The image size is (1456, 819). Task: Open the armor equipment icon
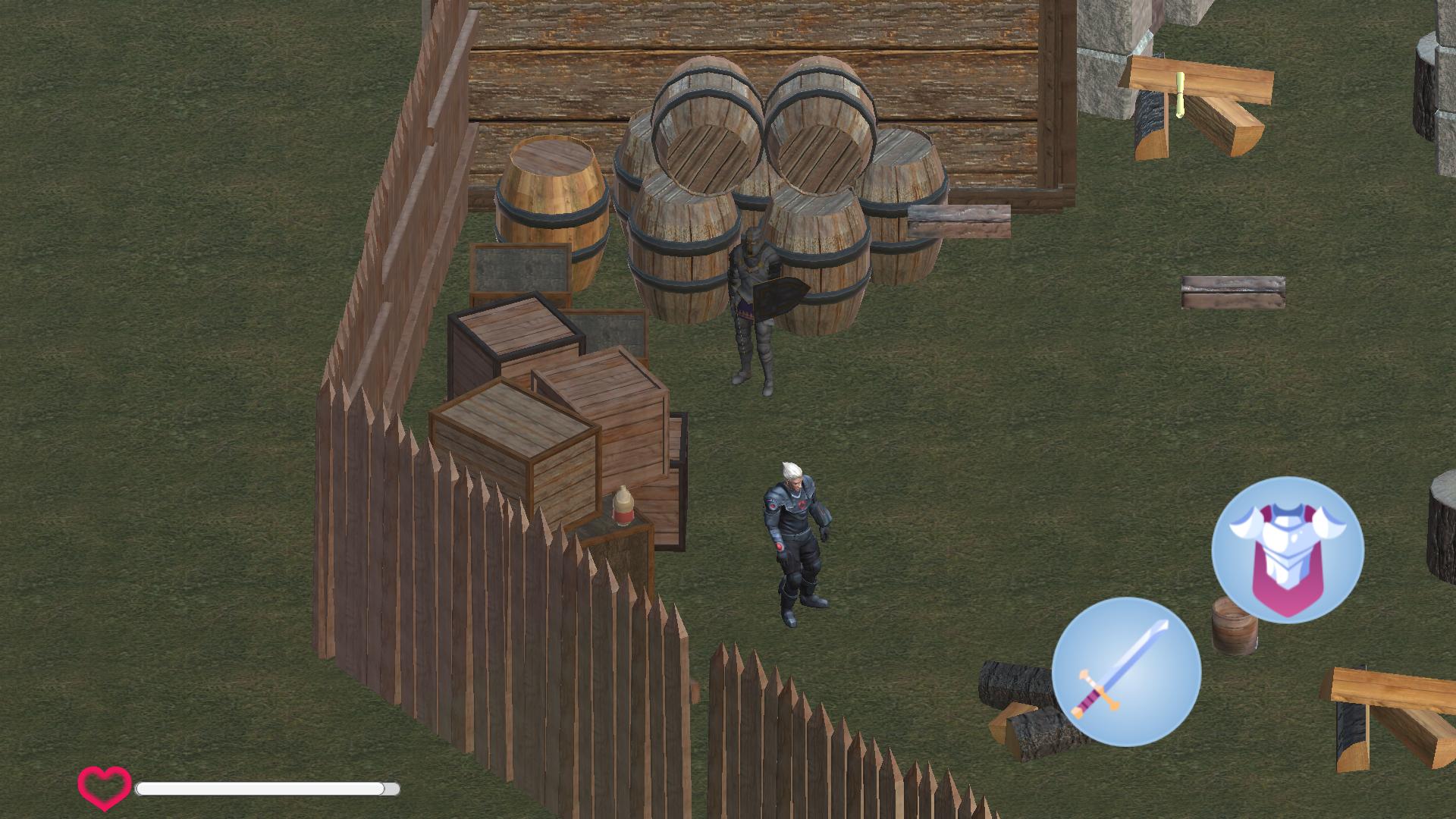click(x=1289, y=554)
